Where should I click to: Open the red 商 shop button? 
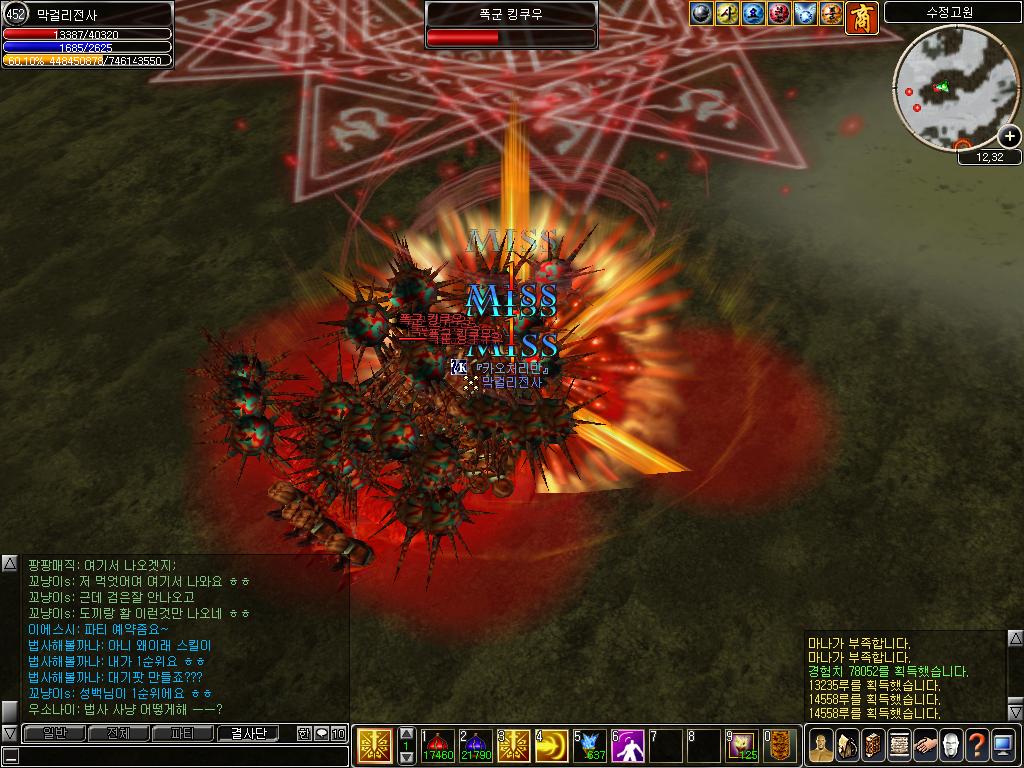[x=861, y=17]
